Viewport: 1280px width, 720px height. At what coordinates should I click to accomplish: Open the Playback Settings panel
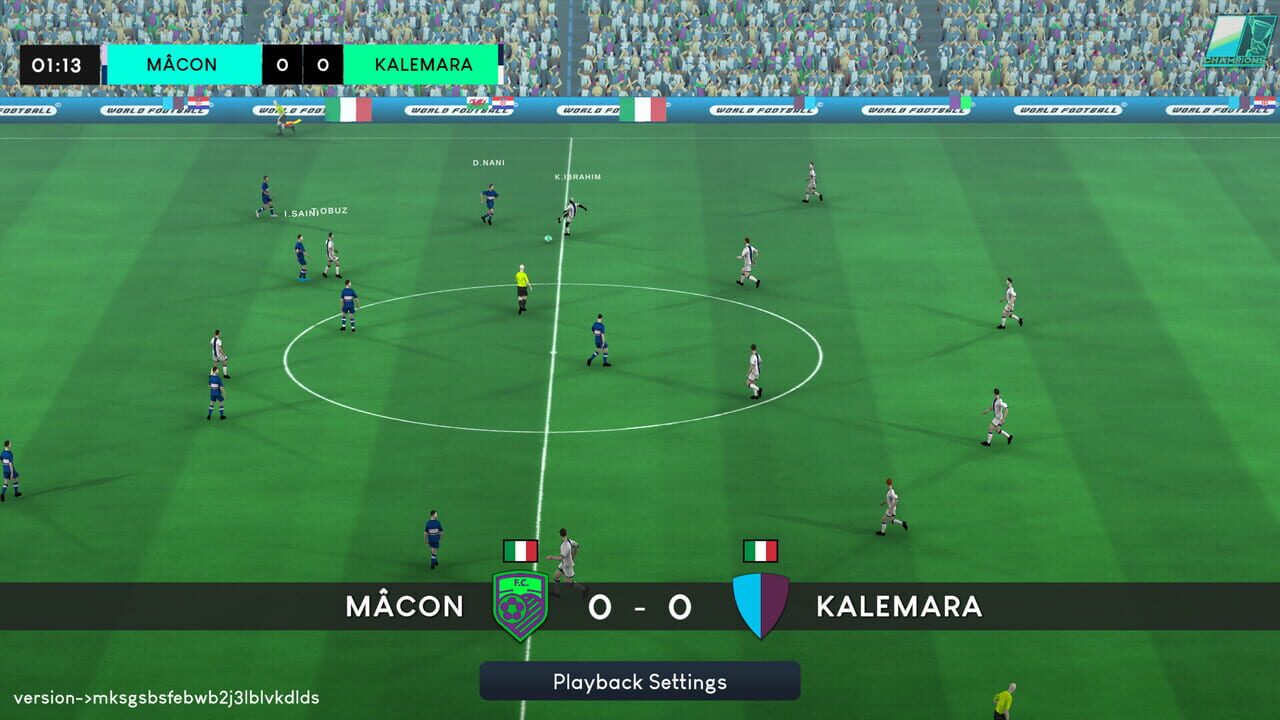pos(639,682)
